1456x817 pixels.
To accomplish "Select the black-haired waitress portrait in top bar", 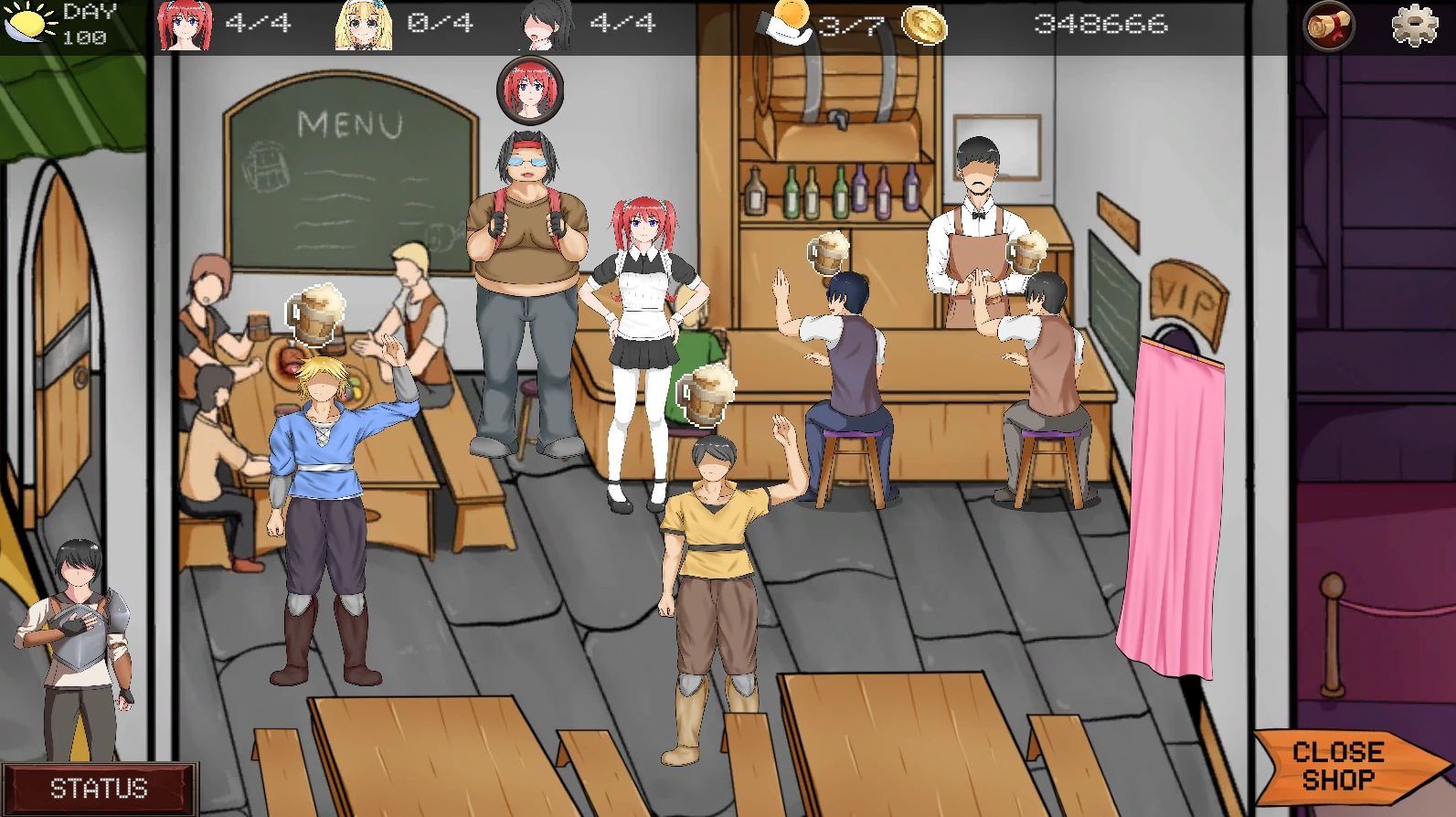I will point(547,25).
